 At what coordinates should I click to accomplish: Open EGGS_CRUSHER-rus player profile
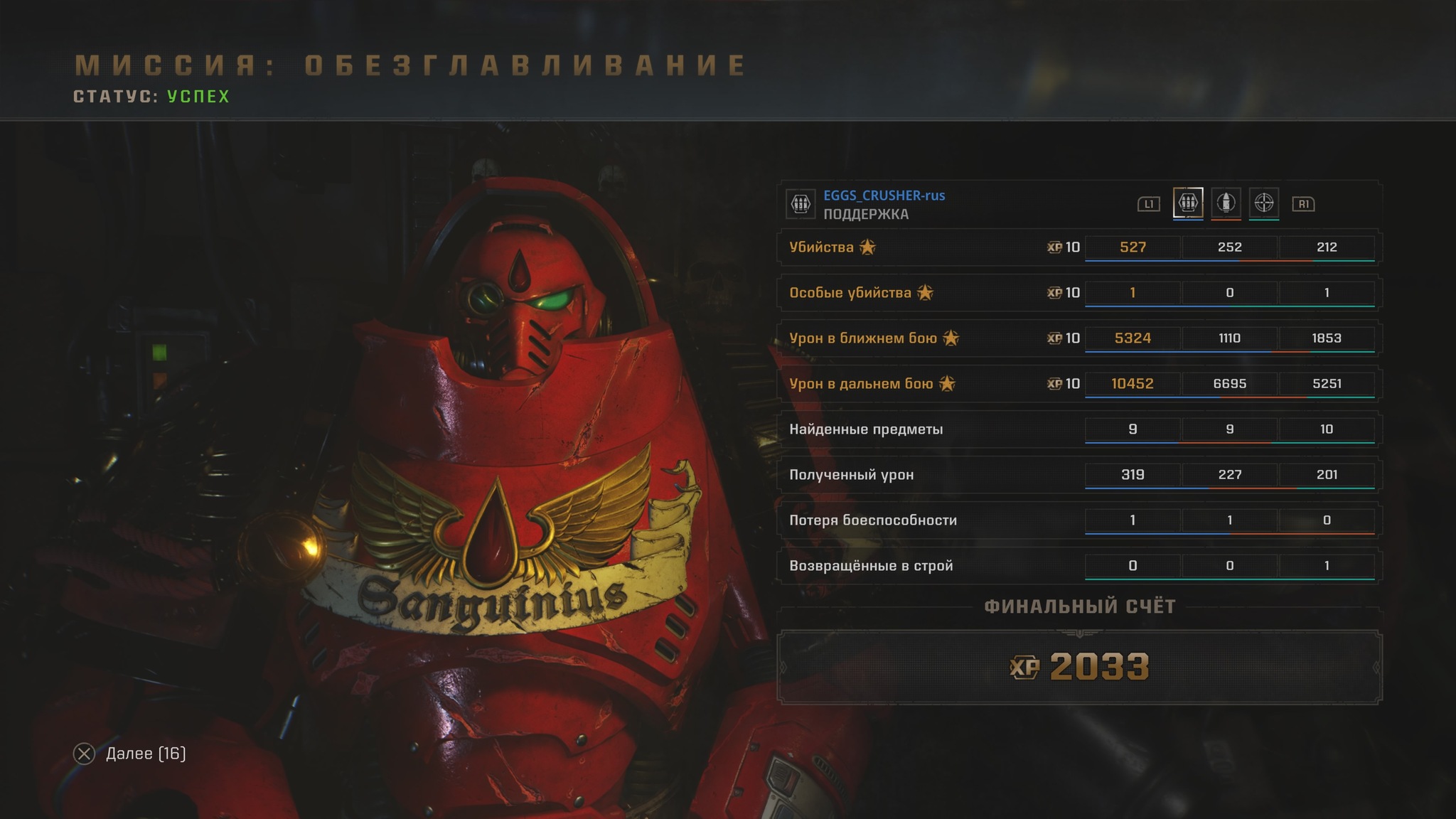(884, 196)
